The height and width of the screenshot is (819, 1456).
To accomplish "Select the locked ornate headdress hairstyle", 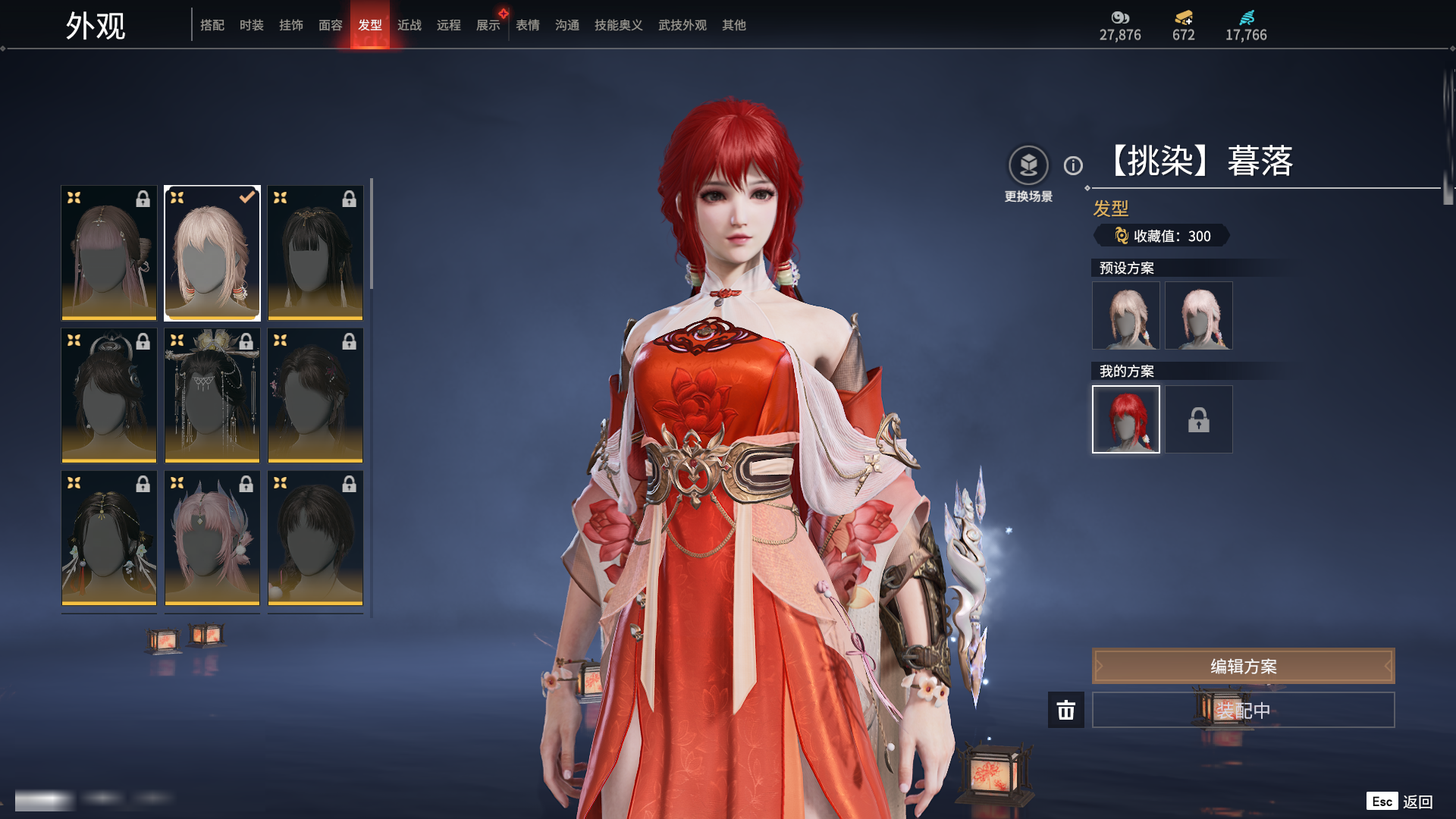I will coord(212,395).
